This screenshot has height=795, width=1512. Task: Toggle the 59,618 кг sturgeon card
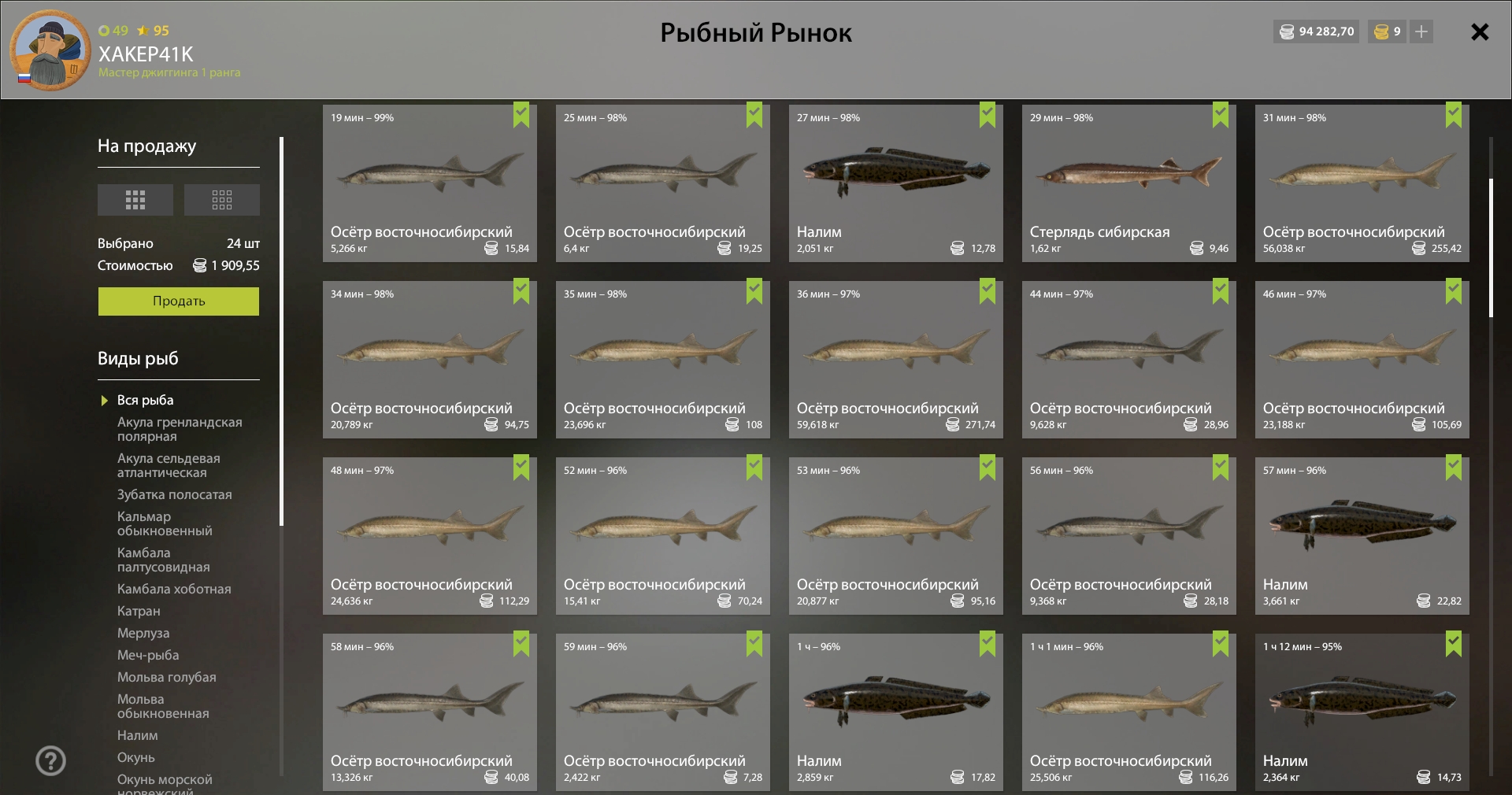(895, 360)
